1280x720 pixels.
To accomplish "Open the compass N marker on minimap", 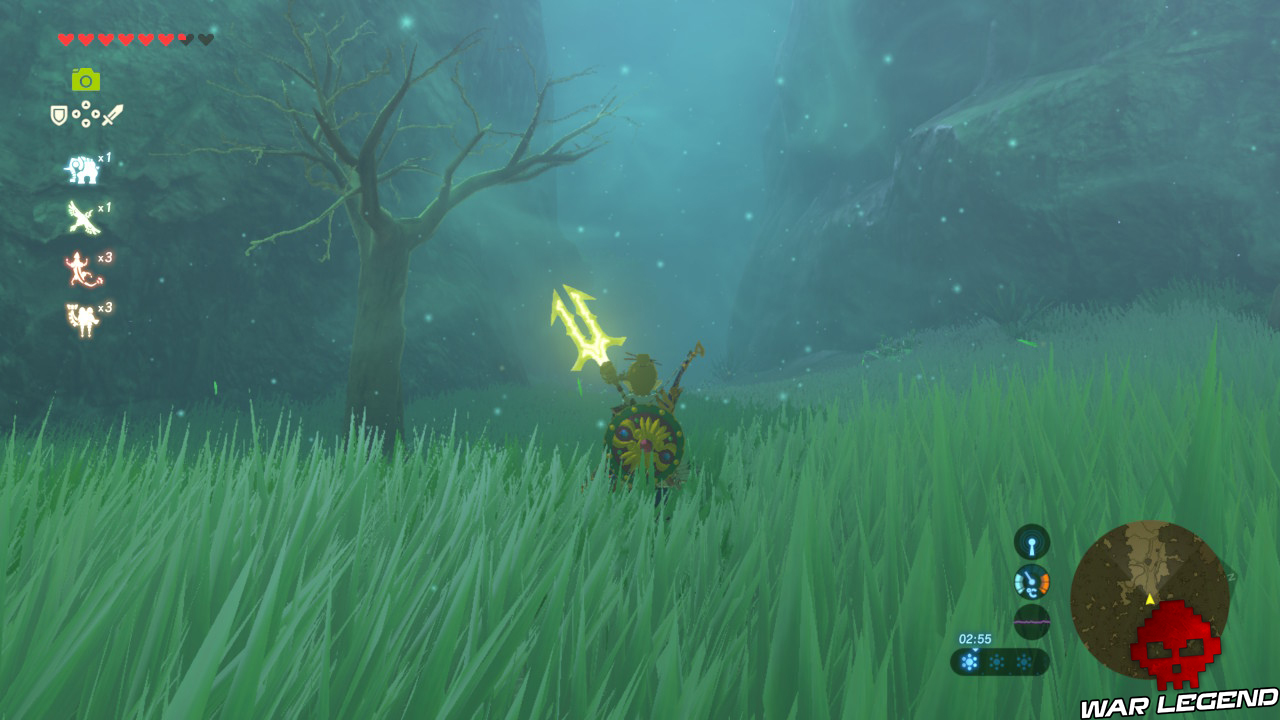I will [x=1231, y=575].
